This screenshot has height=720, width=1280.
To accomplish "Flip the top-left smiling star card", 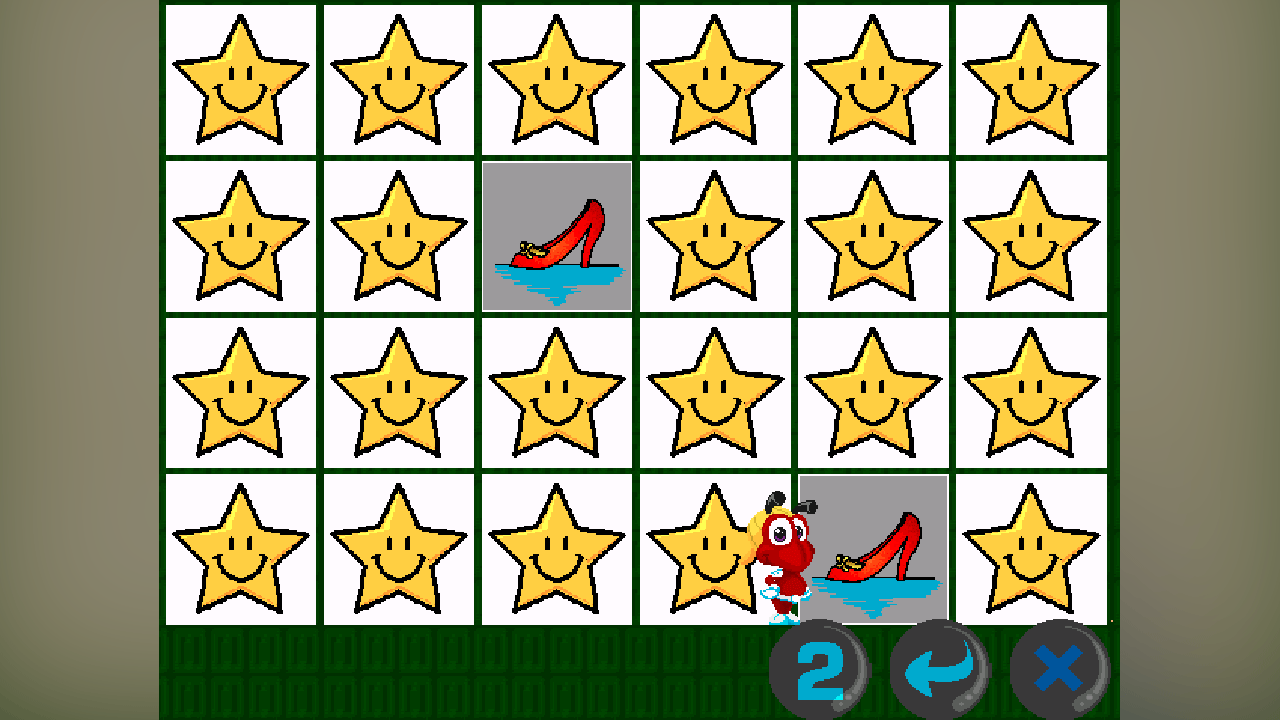I will [240, 80].
